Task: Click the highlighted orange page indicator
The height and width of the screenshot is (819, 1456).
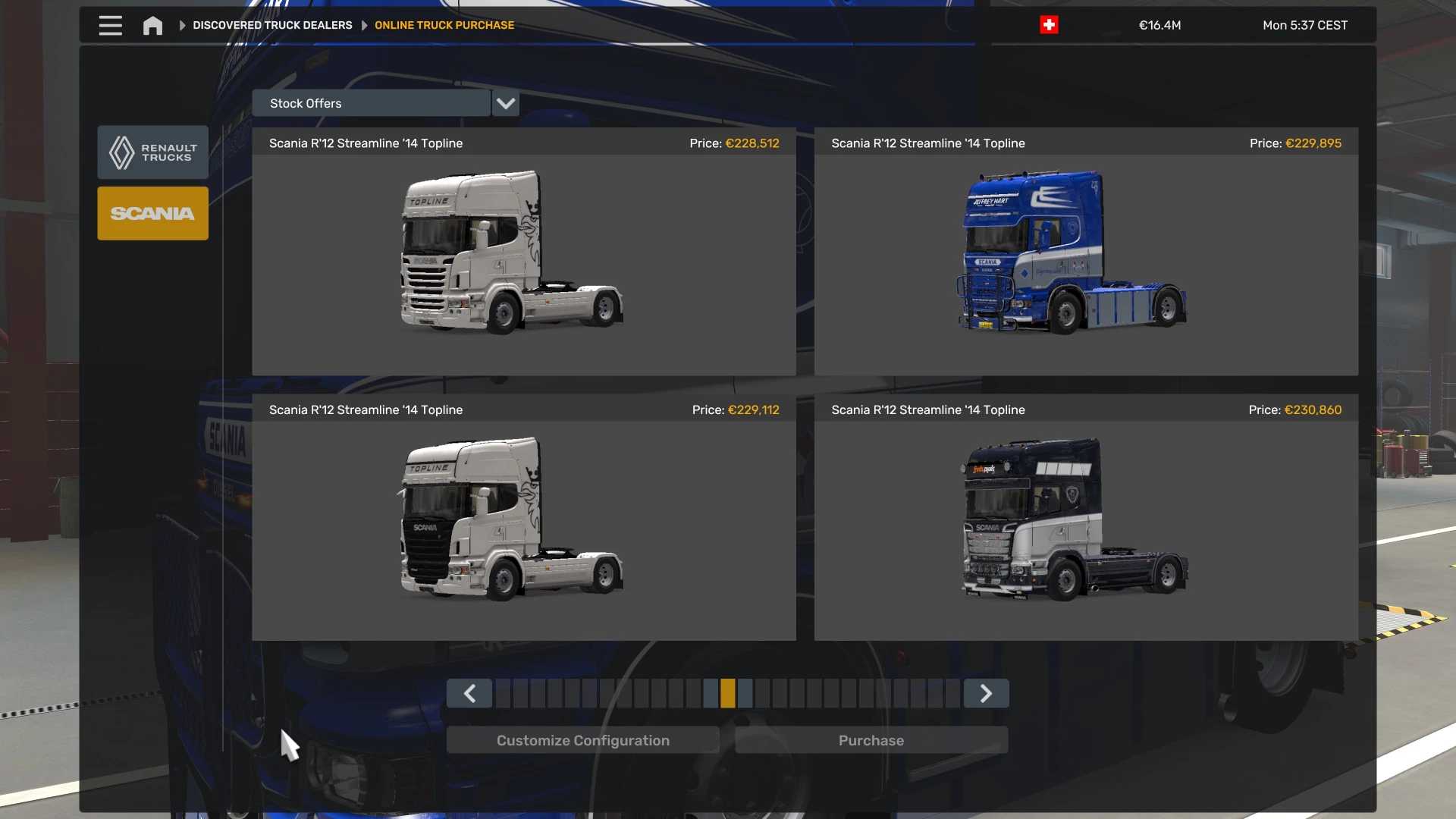Action: (728, 694)
